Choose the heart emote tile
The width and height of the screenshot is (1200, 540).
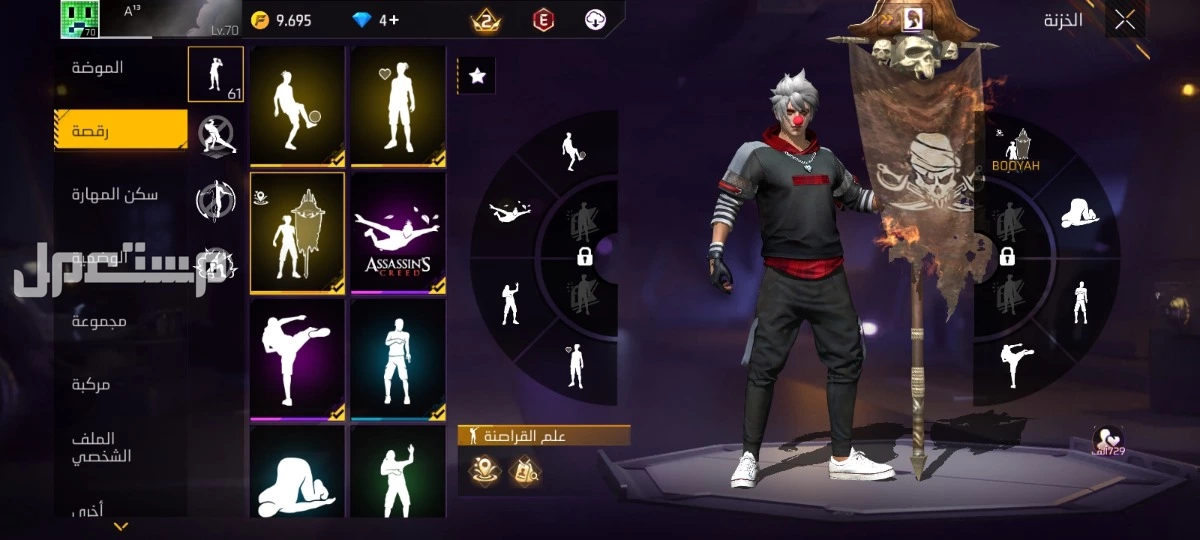point(397,104)
